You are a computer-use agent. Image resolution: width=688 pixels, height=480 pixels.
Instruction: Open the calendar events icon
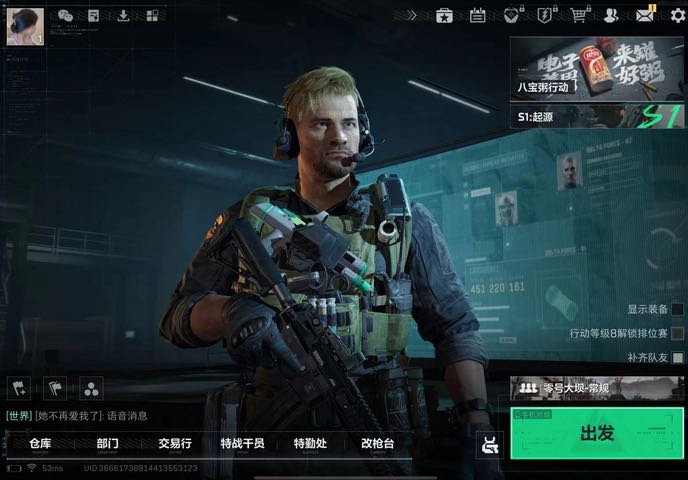tap(478, 15)
